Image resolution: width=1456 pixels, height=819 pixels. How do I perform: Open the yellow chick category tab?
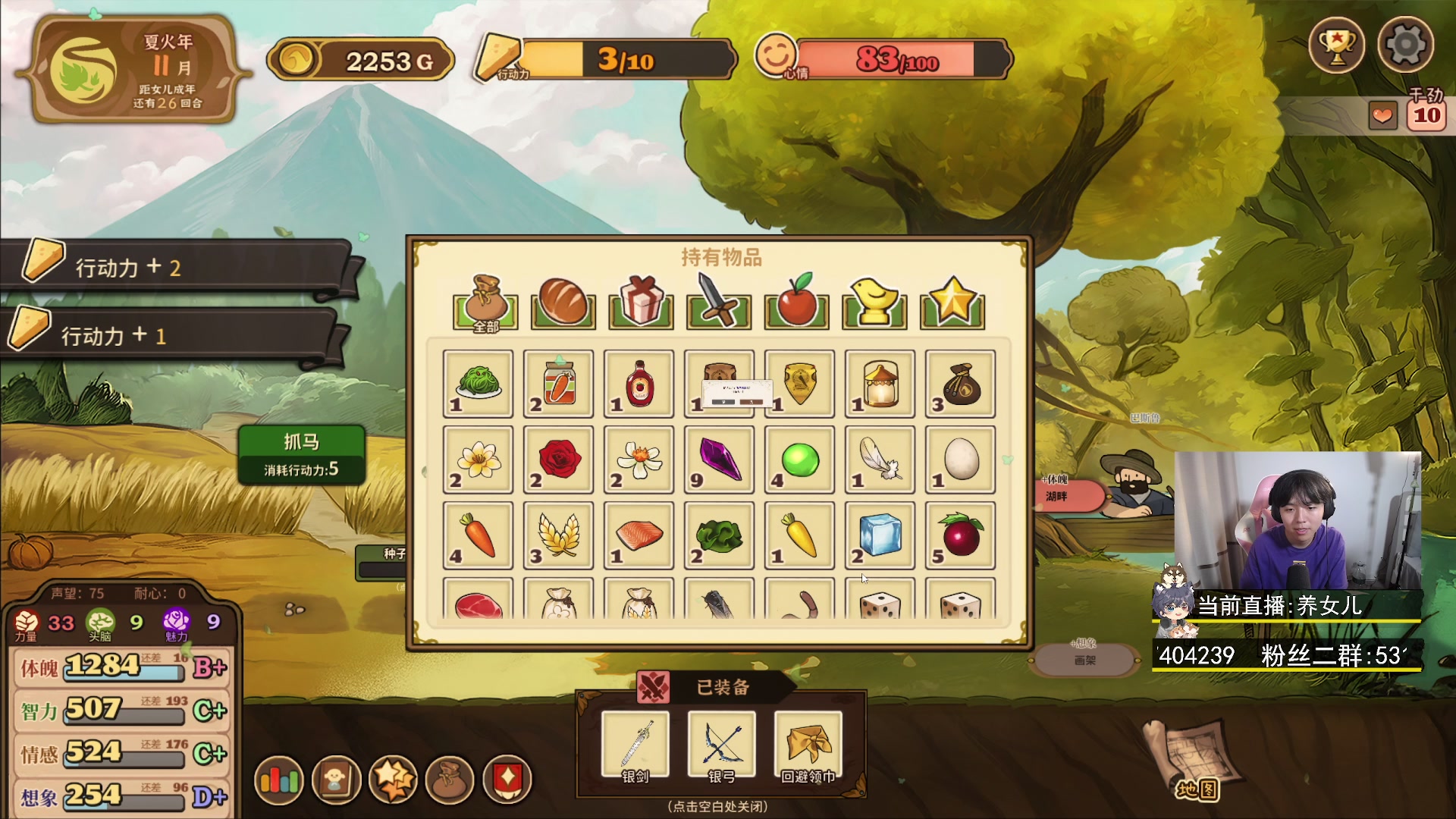tap(874, 303)
